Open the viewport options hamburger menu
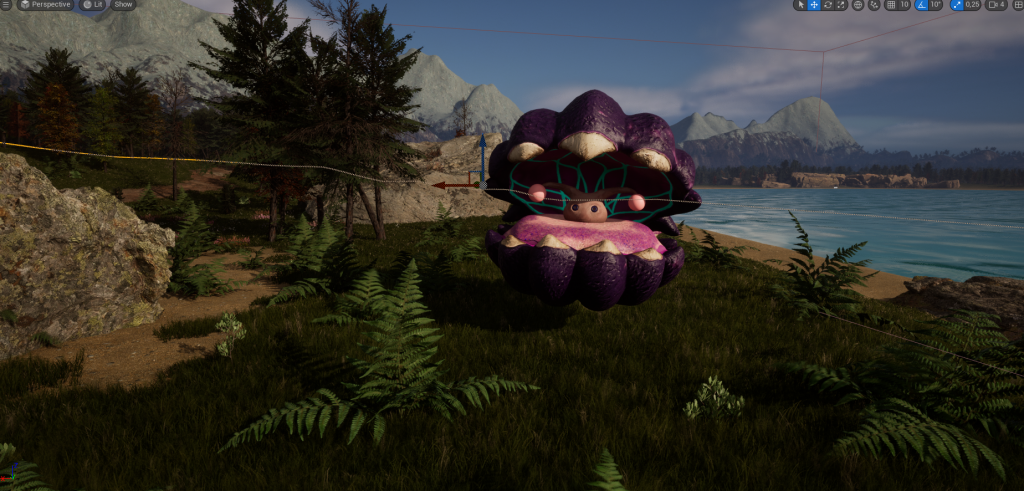 5,4
